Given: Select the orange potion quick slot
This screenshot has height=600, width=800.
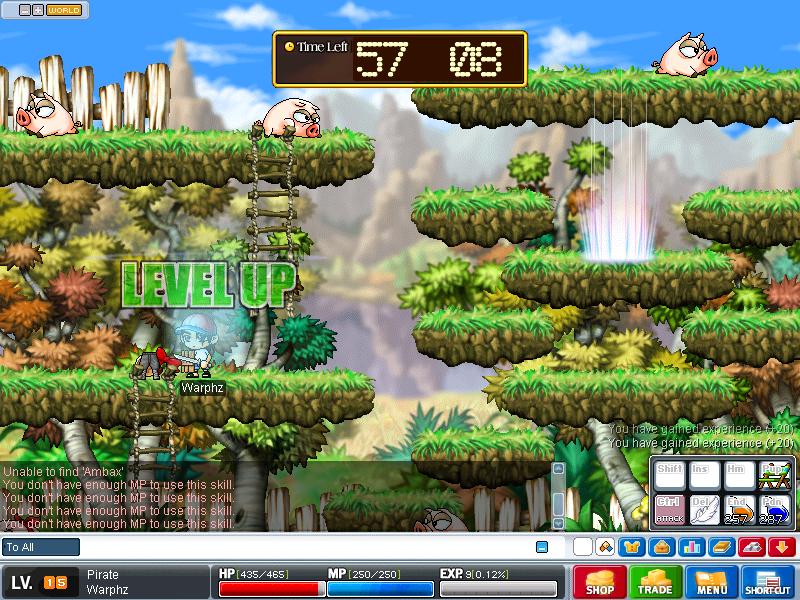Looking at the screenshot, I should (x=737, y=510).
